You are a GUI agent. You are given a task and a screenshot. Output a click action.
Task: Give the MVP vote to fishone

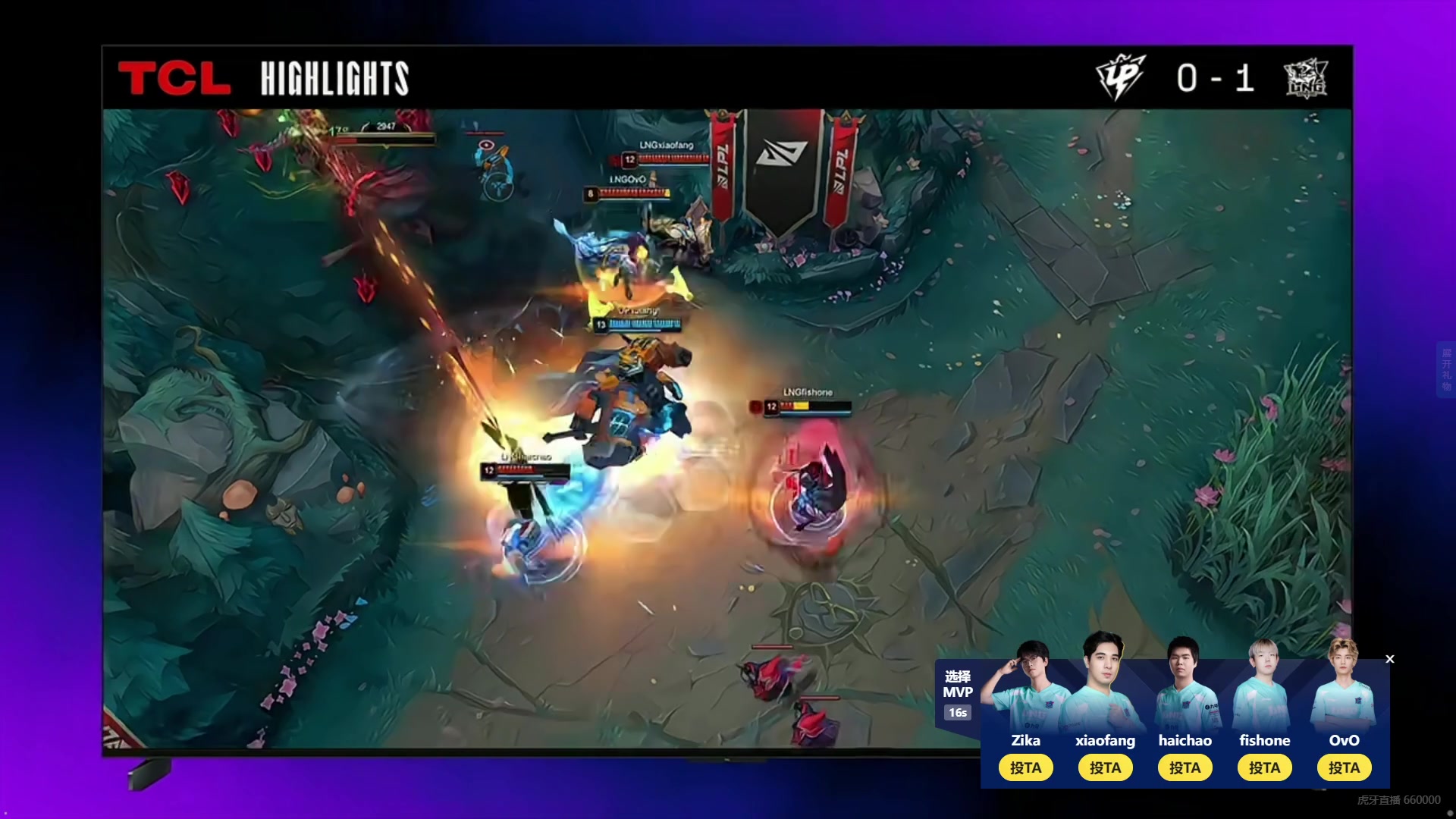[x=1264, y=767]
